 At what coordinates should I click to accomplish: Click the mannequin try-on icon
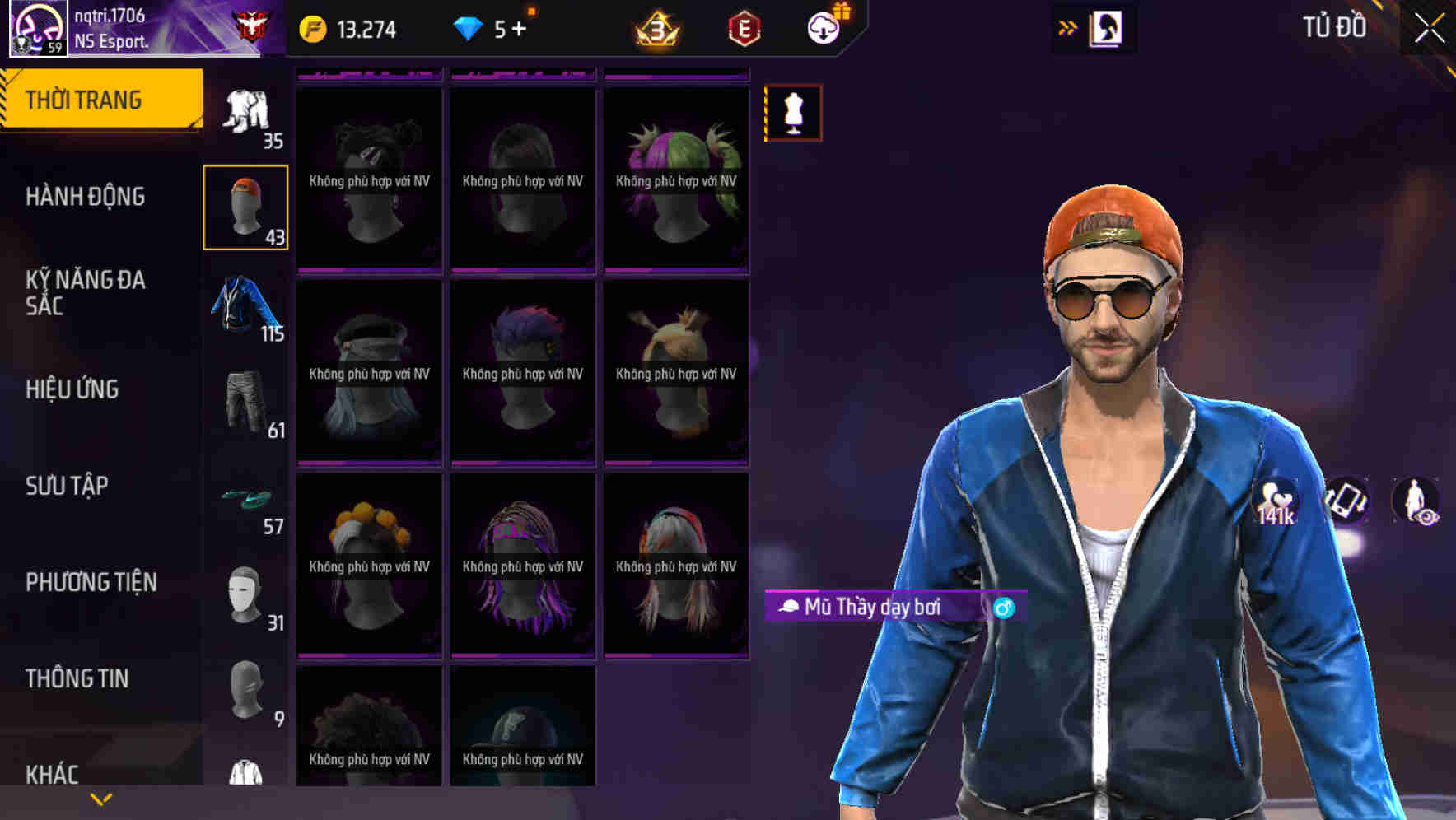coord(792,113)
